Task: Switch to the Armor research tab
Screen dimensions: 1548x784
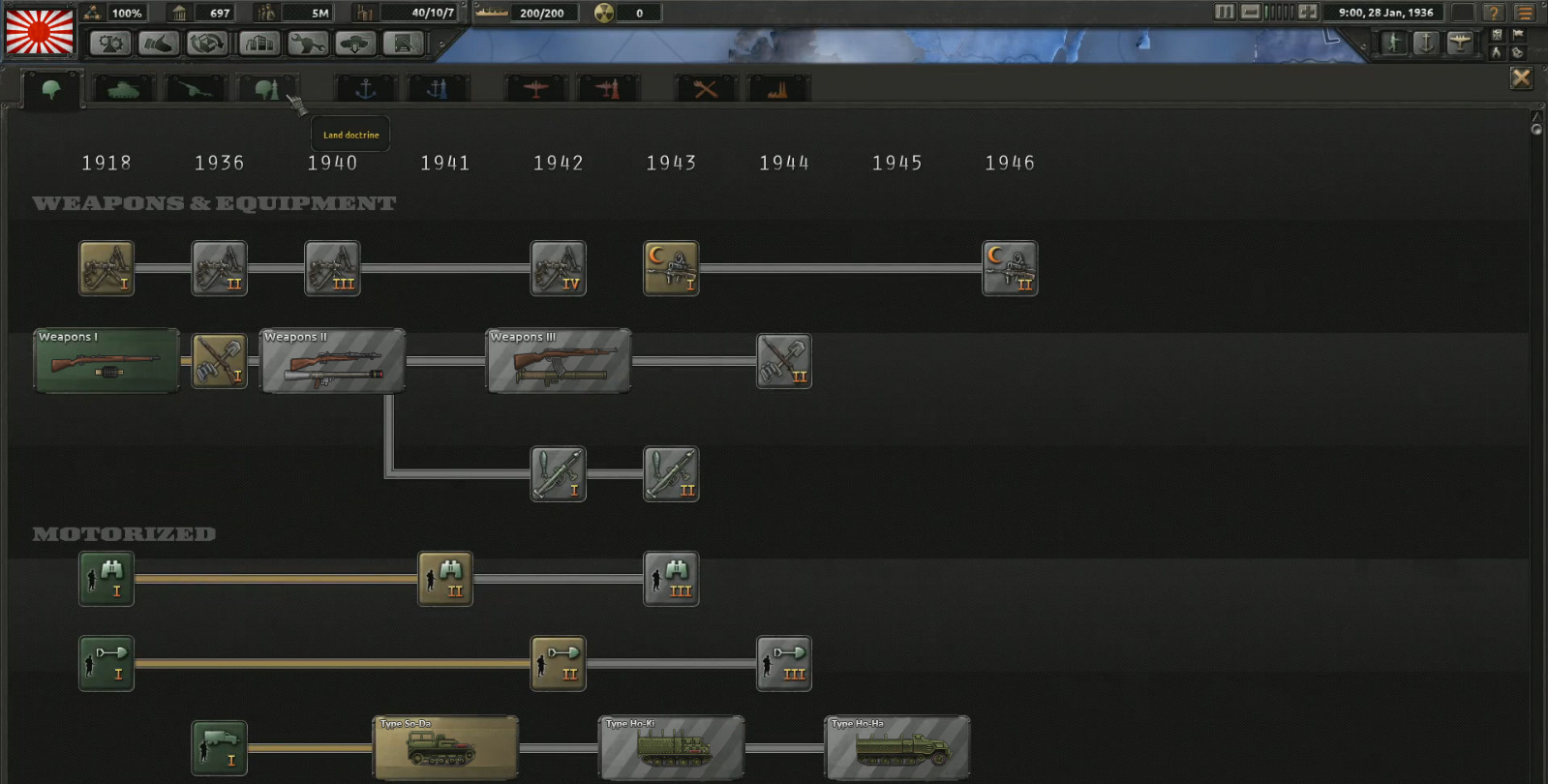Action: (123, 87)
